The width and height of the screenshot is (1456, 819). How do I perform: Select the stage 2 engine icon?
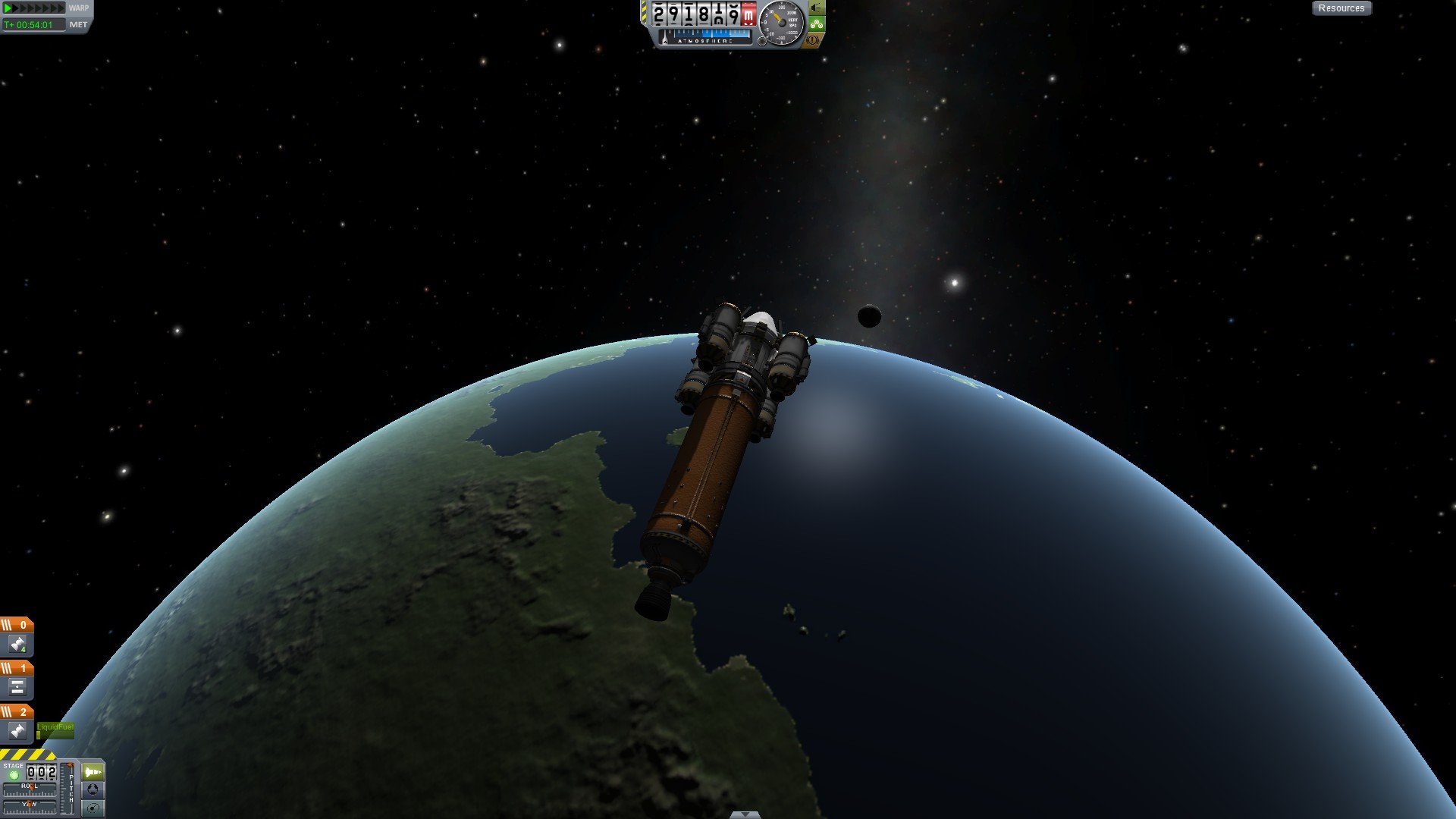click(17, 731)
